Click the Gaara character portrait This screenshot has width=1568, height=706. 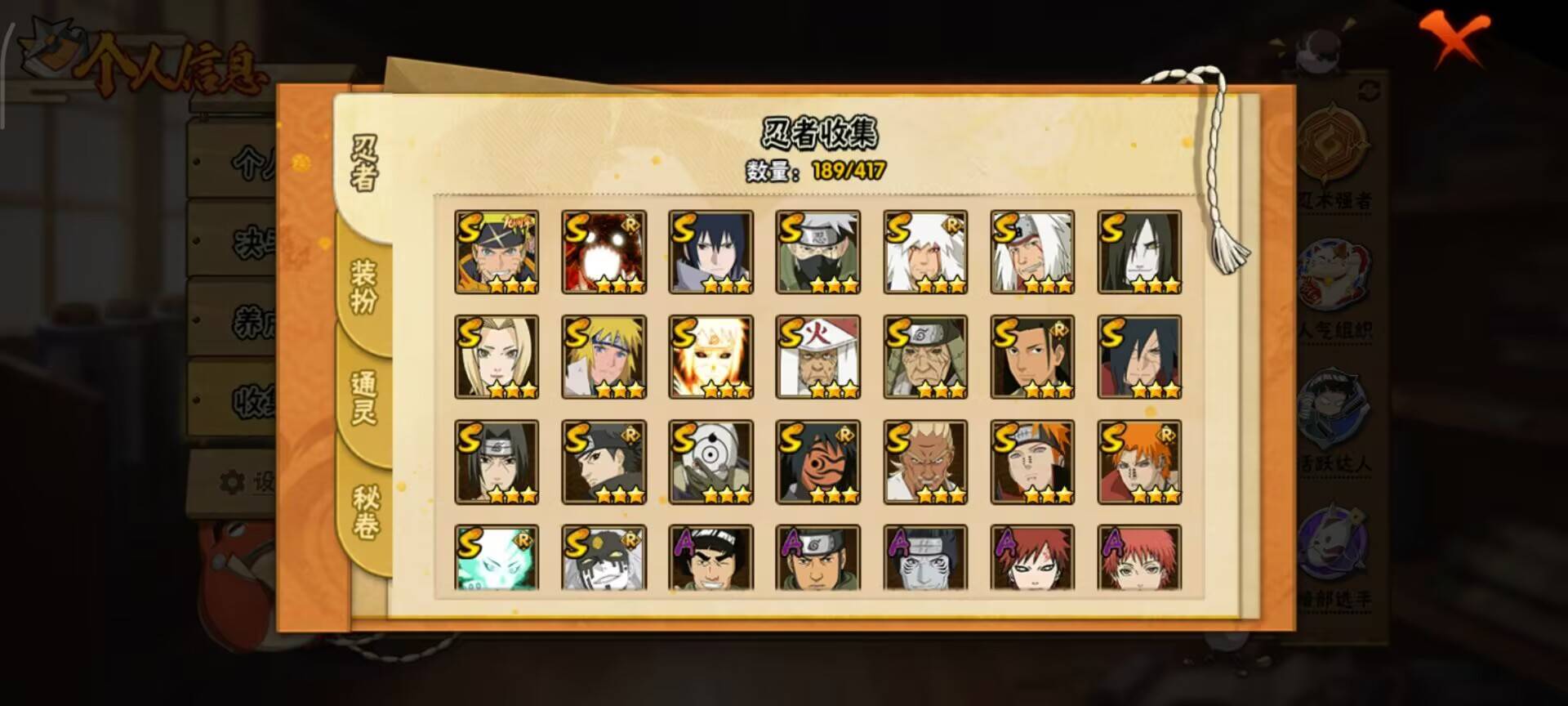tap(1032, 559)
